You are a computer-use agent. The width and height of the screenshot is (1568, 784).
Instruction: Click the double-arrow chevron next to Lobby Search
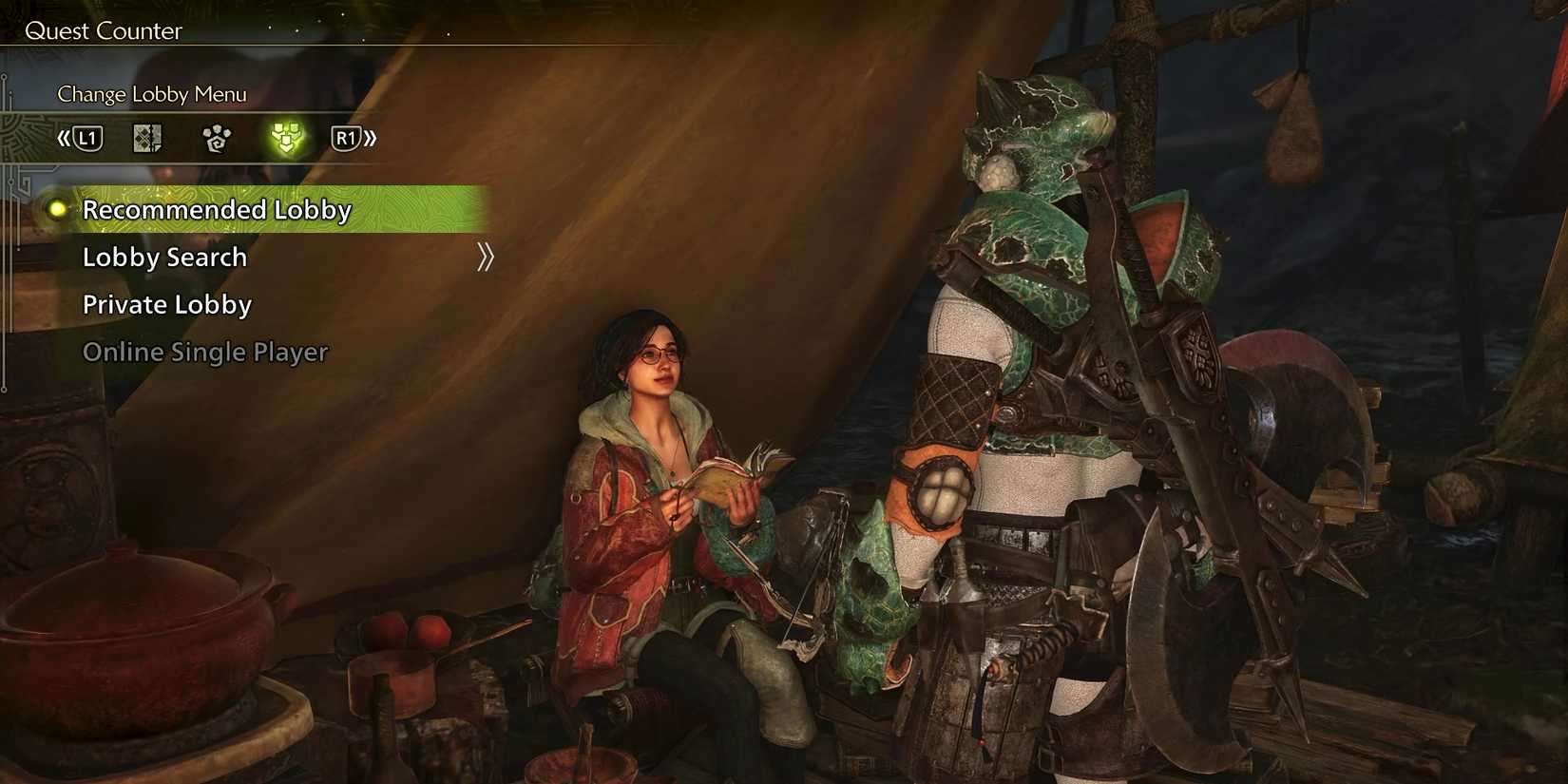[x=486, y=257]
